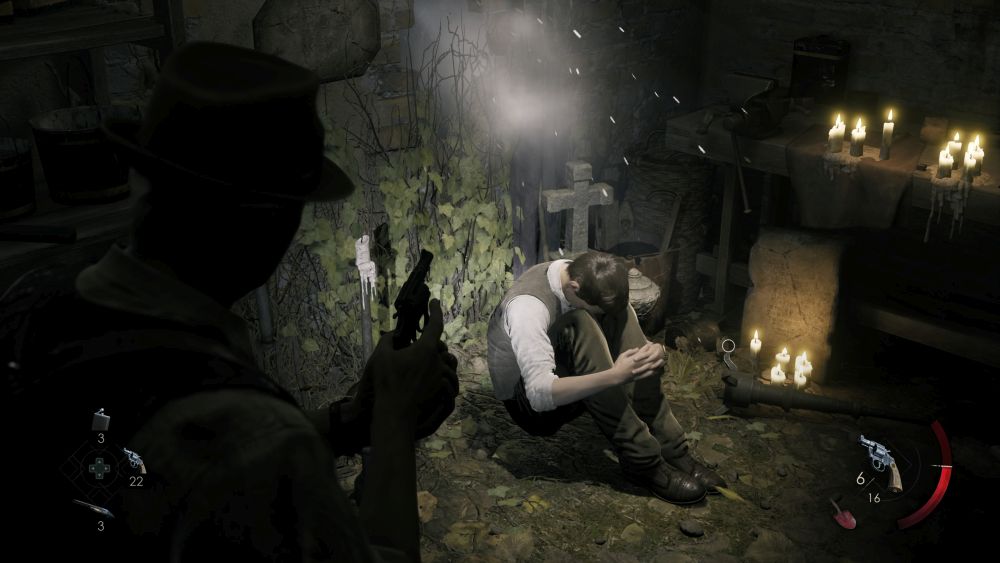Choose the revolver in the quick-select wheel

pyautogui.click(x=133, y=460)
